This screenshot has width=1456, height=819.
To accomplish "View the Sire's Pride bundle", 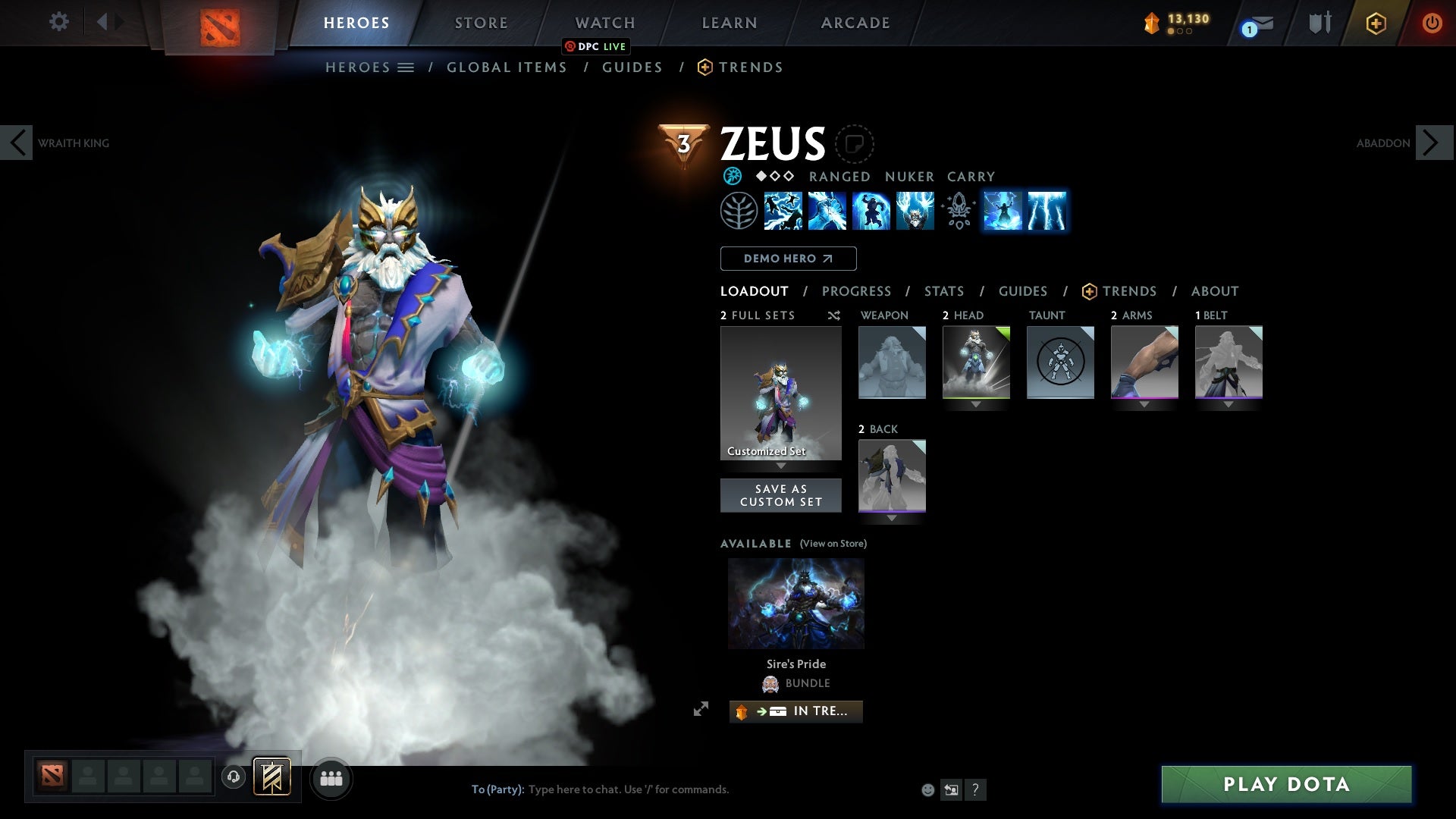I will click(795, 604).
